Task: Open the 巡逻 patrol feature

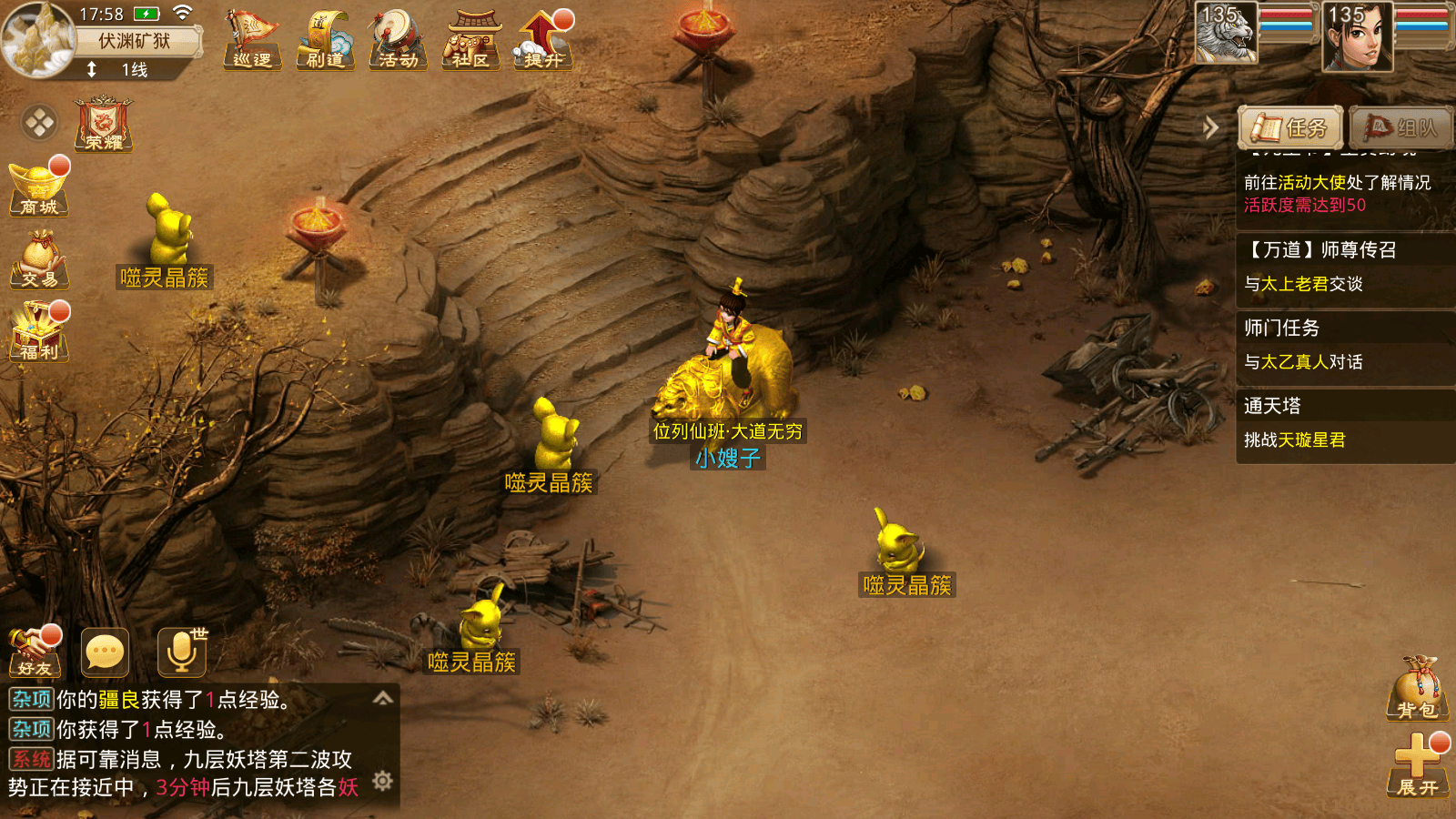Action: (x=252, y=38)
